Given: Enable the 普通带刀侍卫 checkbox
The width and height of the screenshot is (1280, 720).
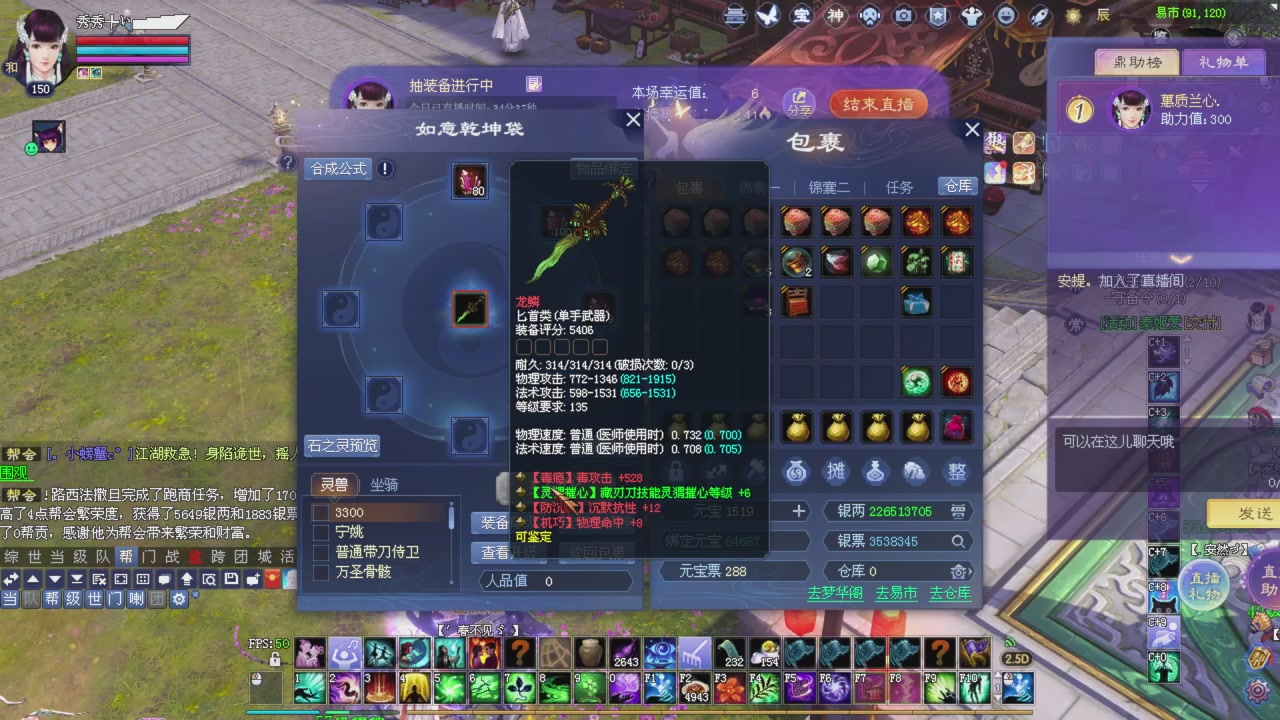Looking at the screenshot, I should coord(320,551).
